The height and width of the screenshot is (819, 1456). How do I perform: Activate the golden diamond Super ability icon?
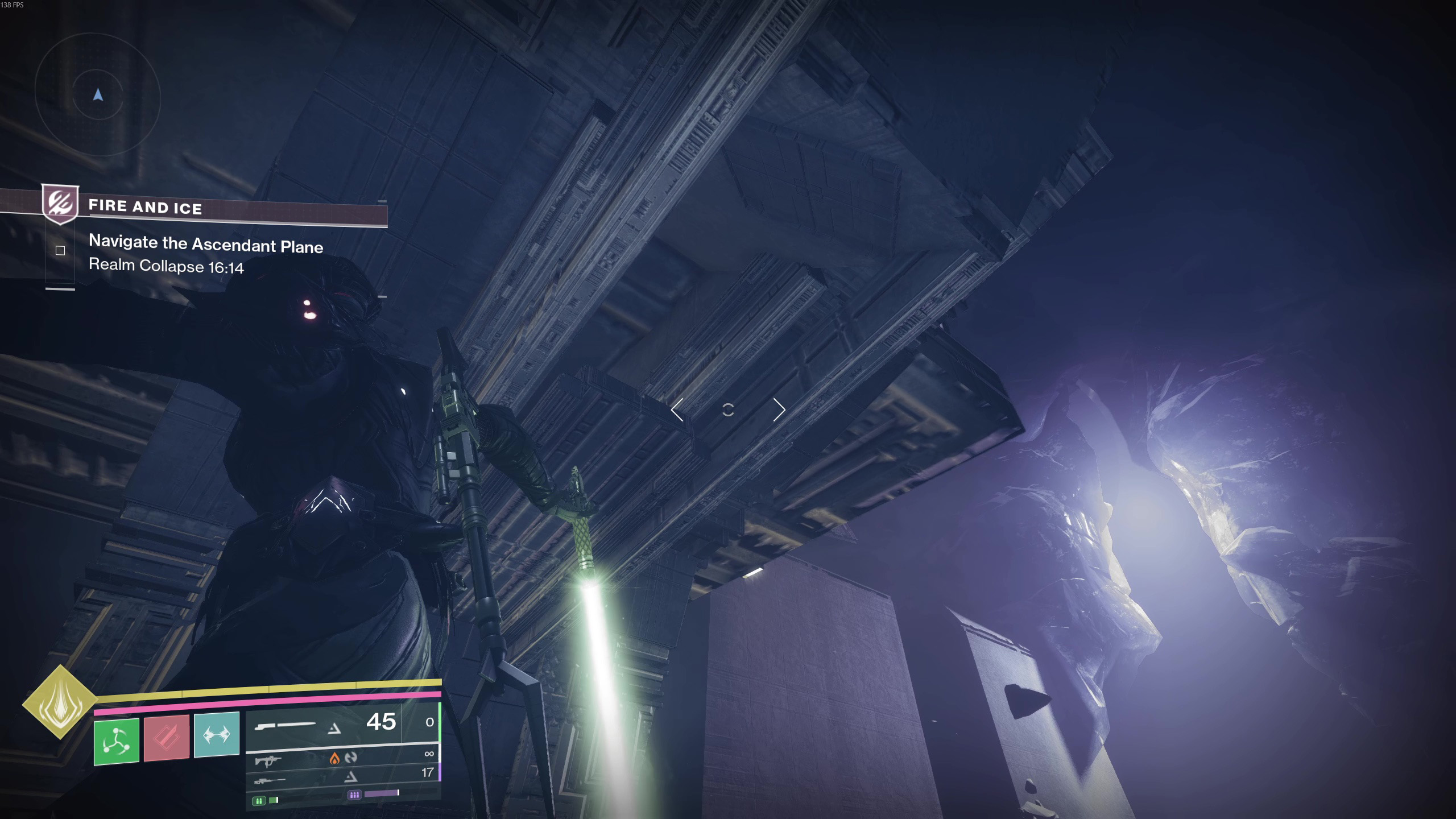(x=59, y=702)
